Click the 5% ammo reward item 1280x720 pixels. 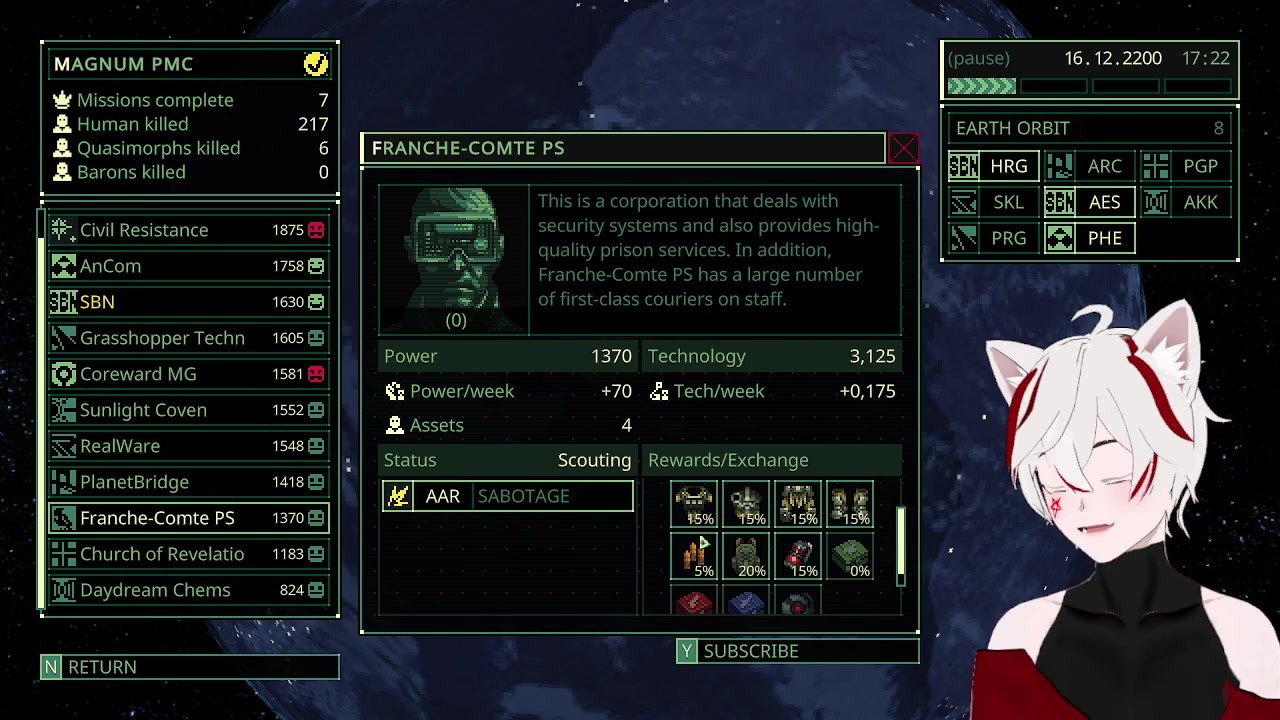click(x=694, y=556)
